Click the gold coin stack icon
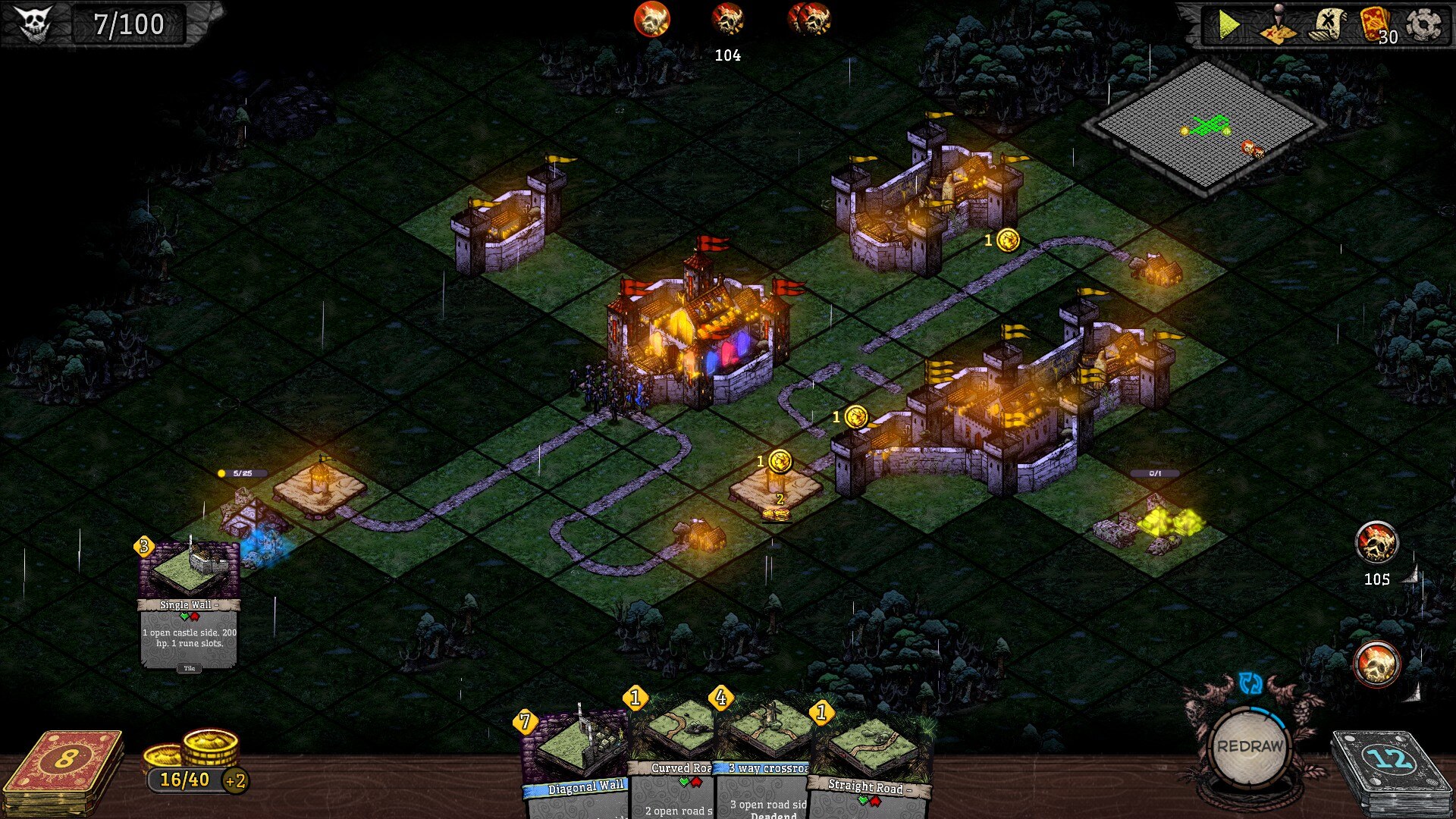 (x=196, y=749)
